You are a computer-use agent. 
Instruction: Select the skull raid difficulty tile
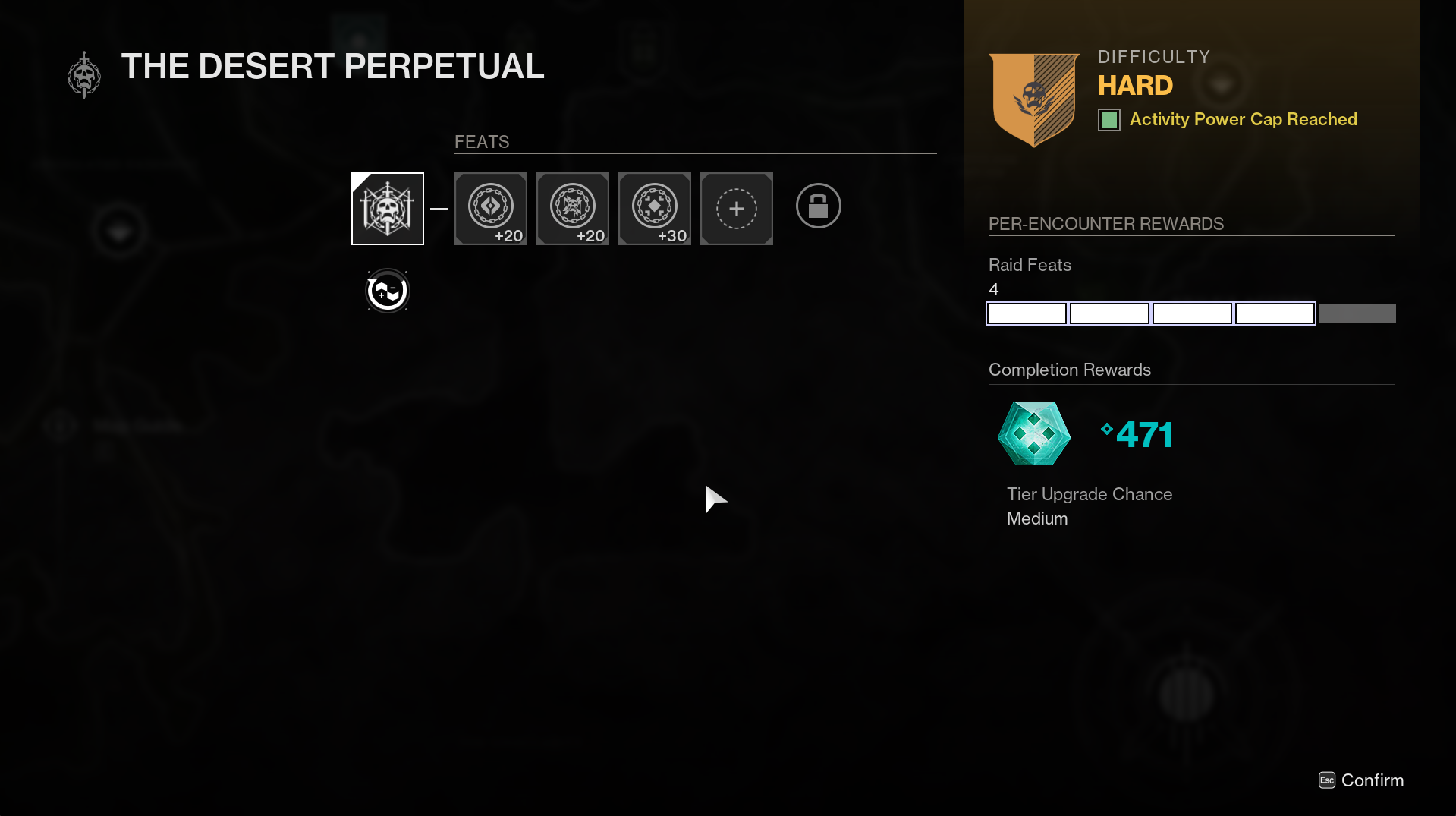[x=387, y=209]
